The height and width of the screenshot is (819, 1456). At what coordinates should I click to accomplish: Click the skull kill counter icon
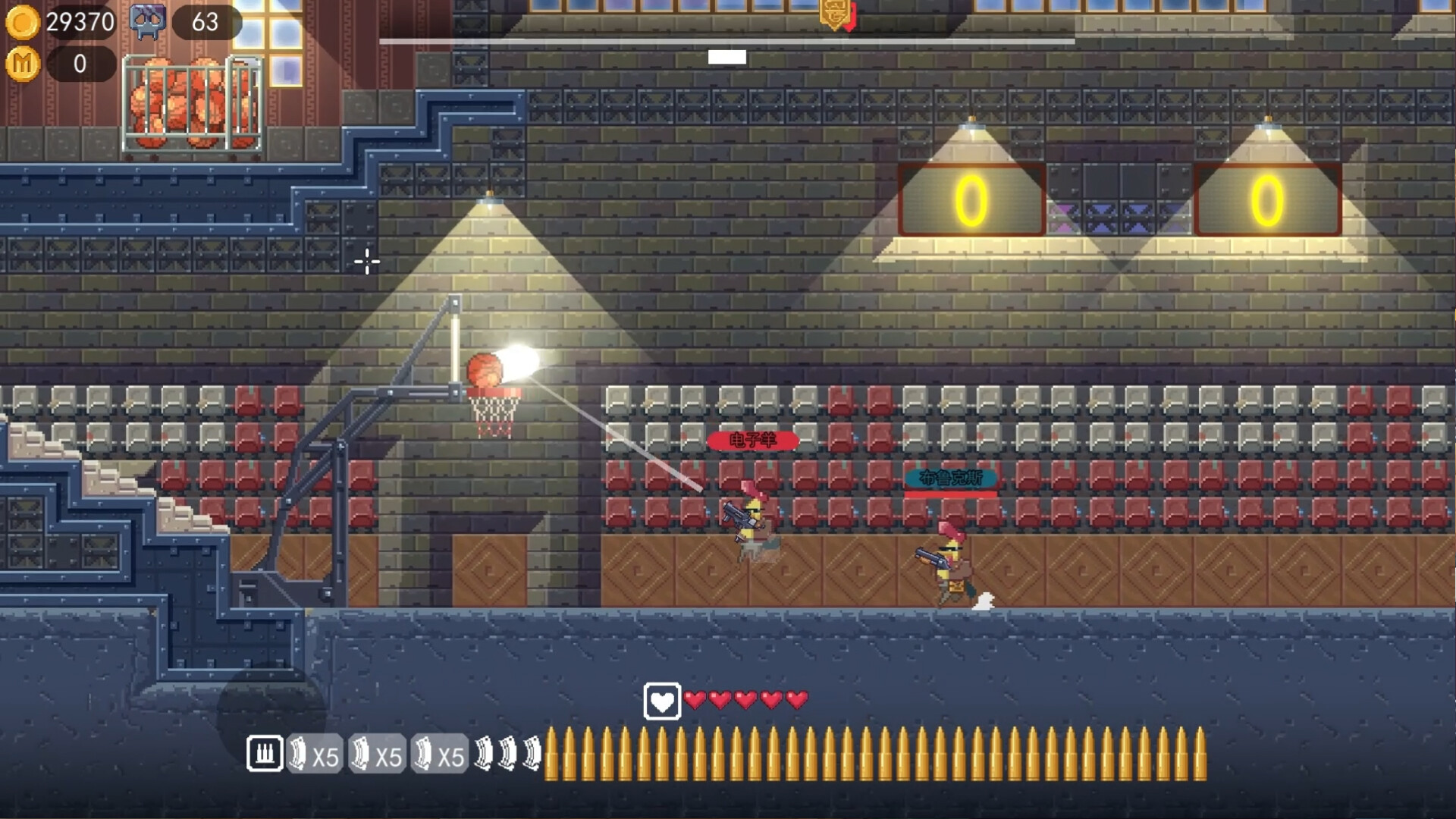pyautogui.click(x=148, y=22)
